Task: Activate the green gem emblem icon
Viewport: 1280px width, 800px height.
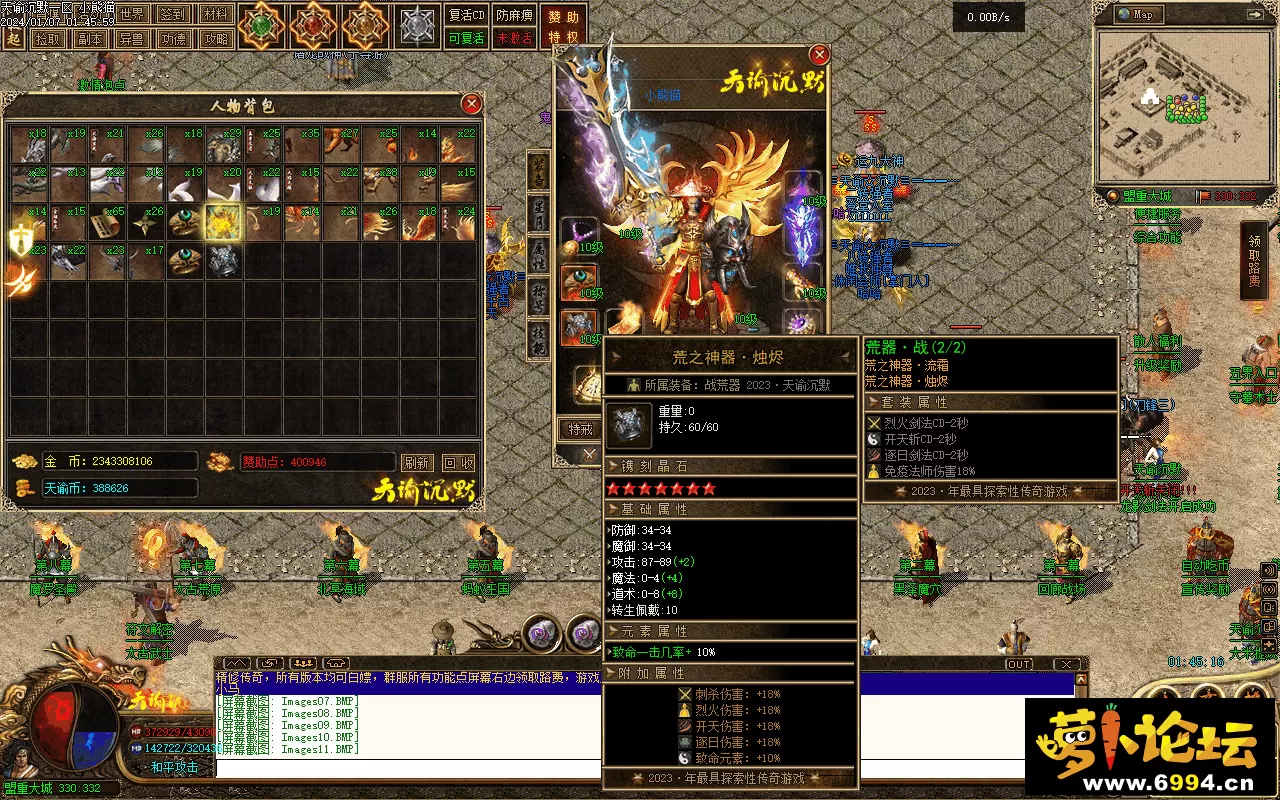Action: pos(262,26)
